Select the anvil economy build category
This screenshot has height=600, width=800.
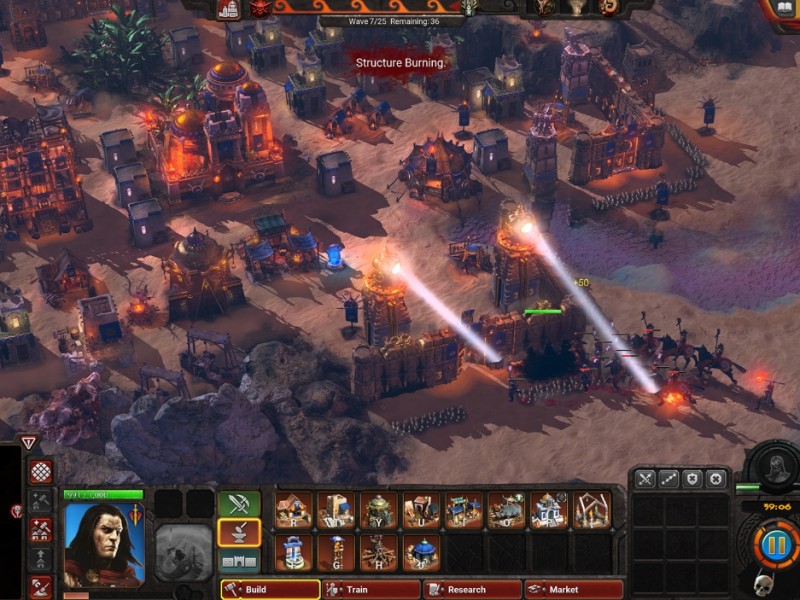click(x=239, y=533)
